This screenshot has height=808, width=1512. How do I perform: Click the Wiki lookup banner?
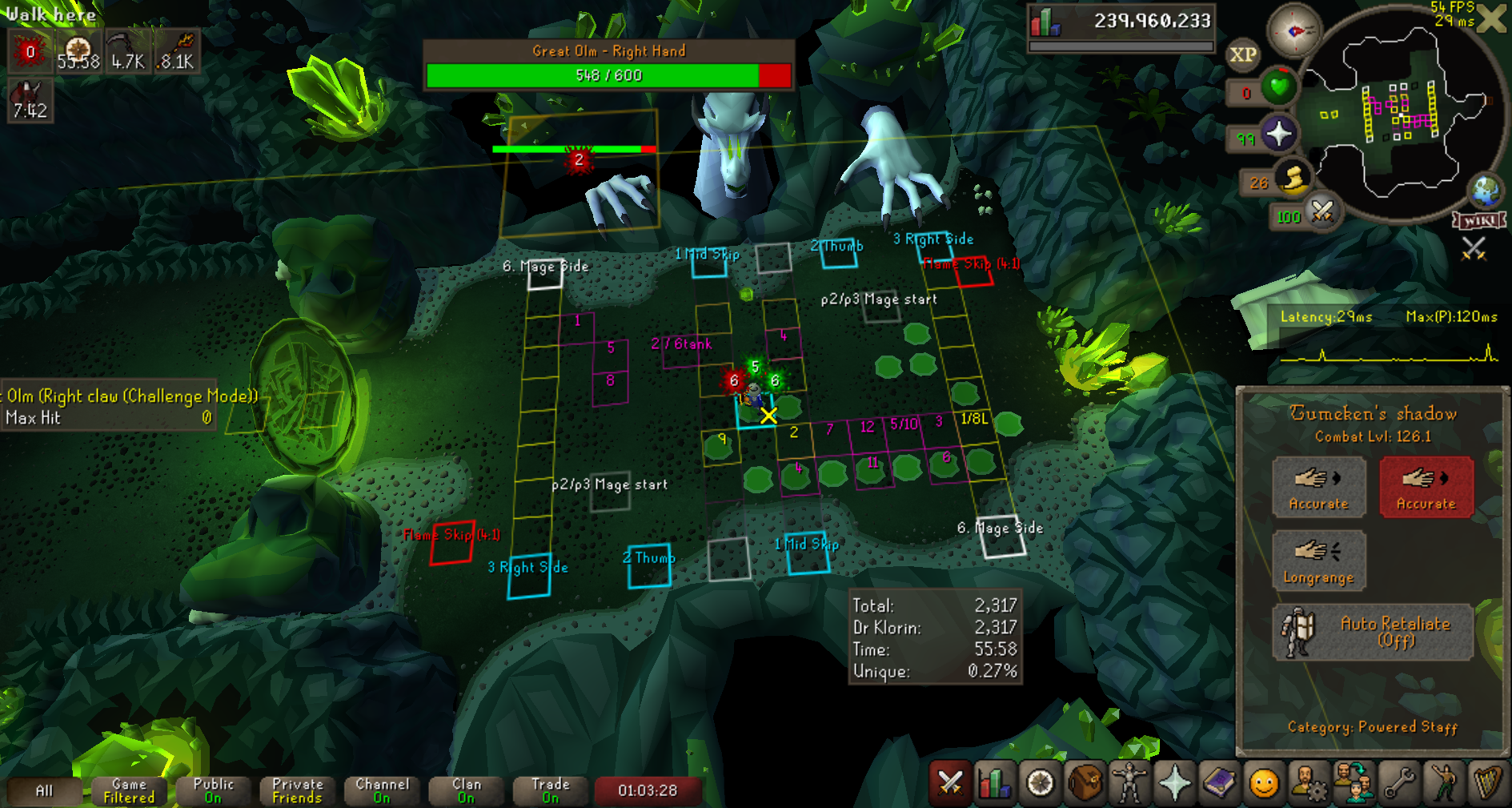point(1479,220)
